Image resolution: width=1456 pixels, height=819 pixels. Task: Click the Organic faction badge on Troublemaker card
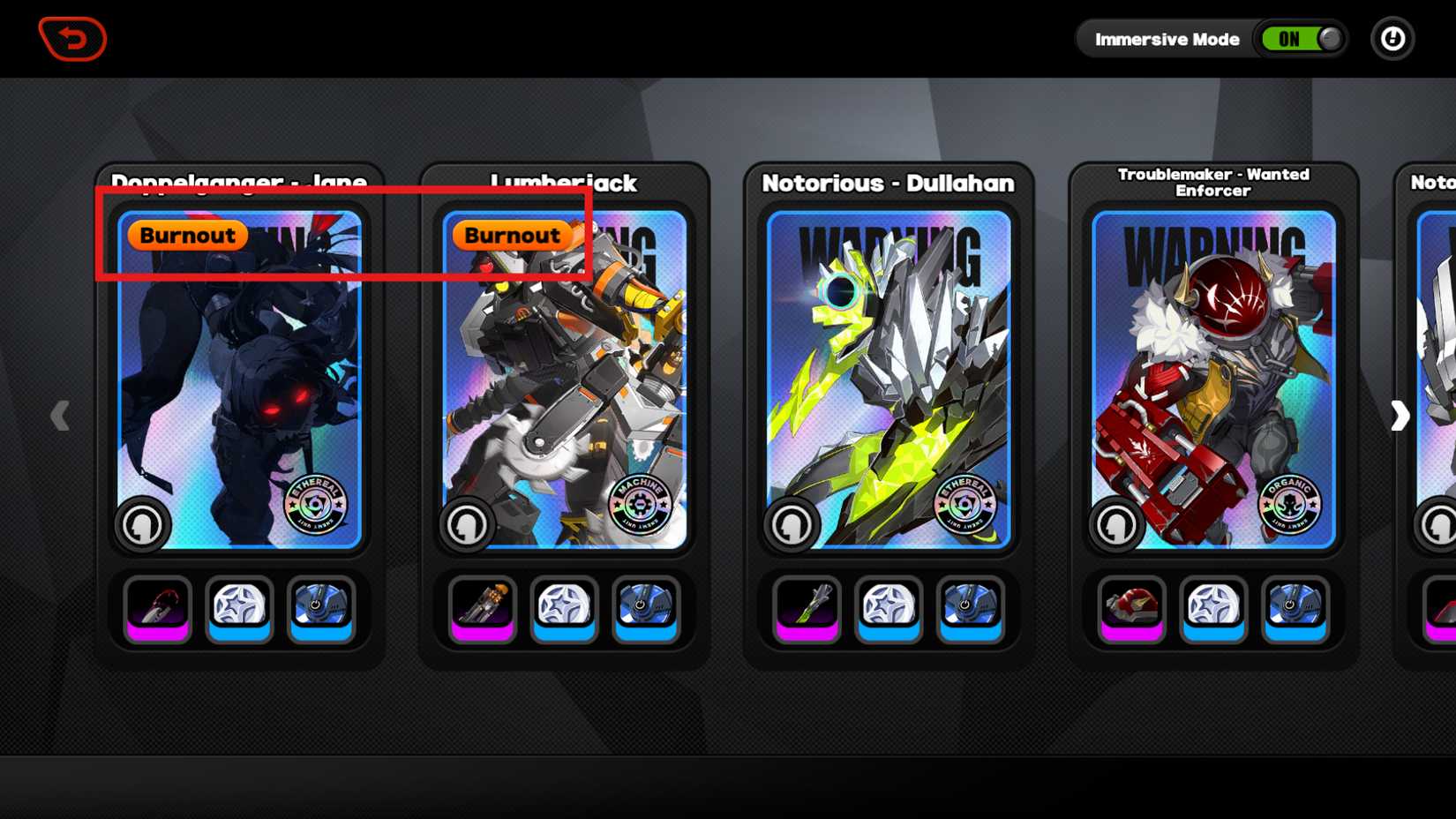pyautogui.click(x=1290, y=506)
